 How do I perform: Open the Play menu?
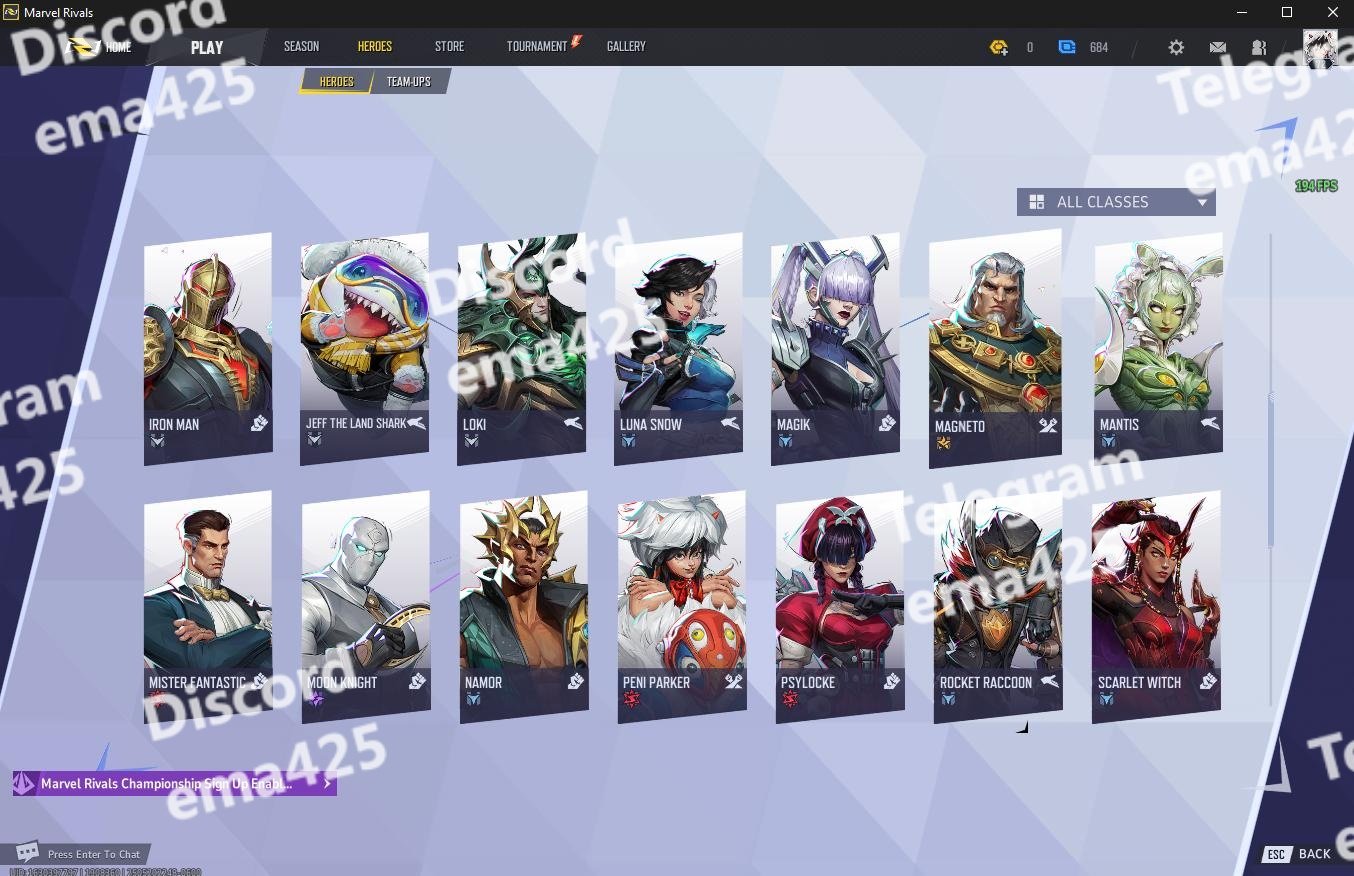pos(207,47)
